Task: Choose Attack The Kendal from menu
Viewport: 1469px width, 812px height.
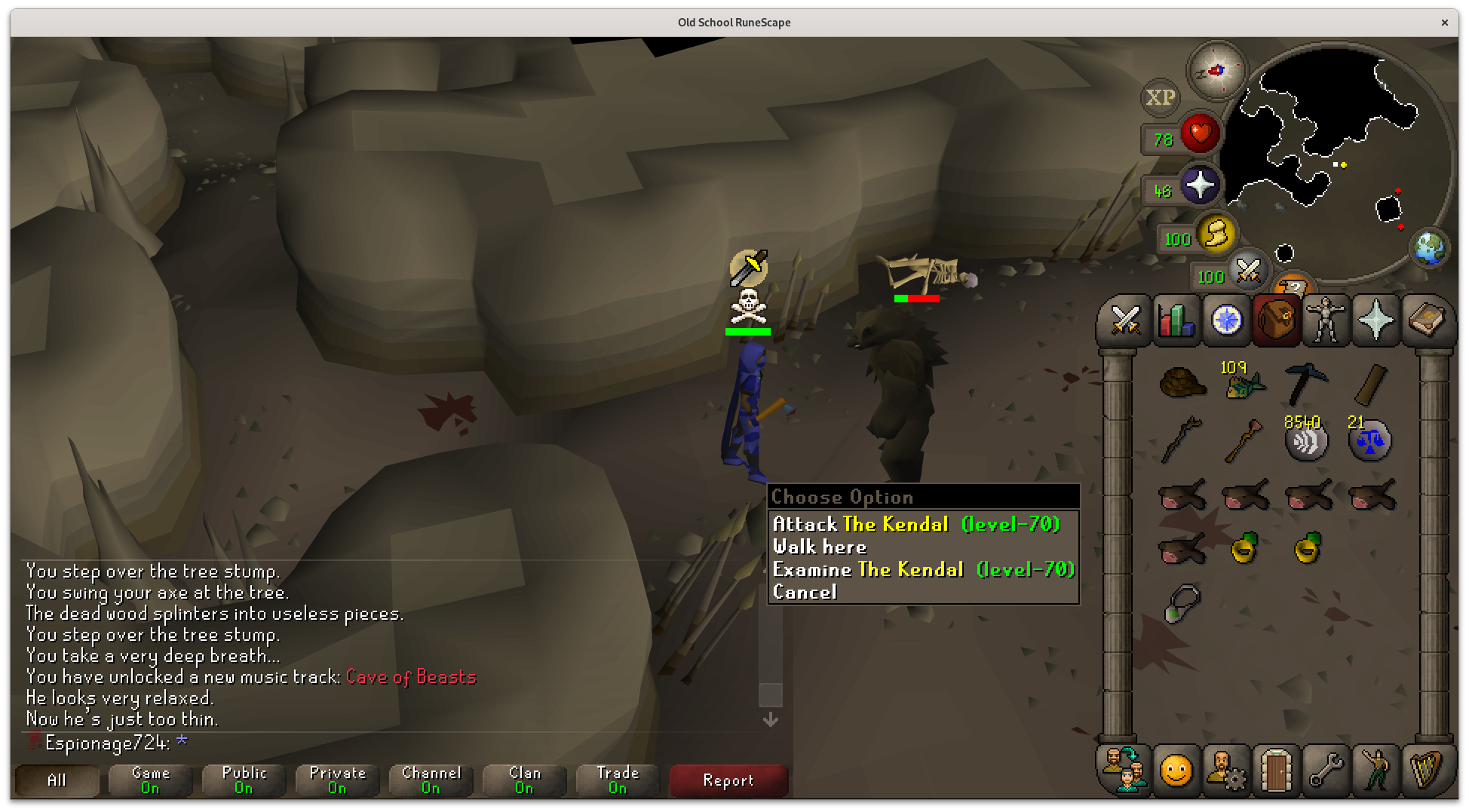Action: click(x=915, y=524)
